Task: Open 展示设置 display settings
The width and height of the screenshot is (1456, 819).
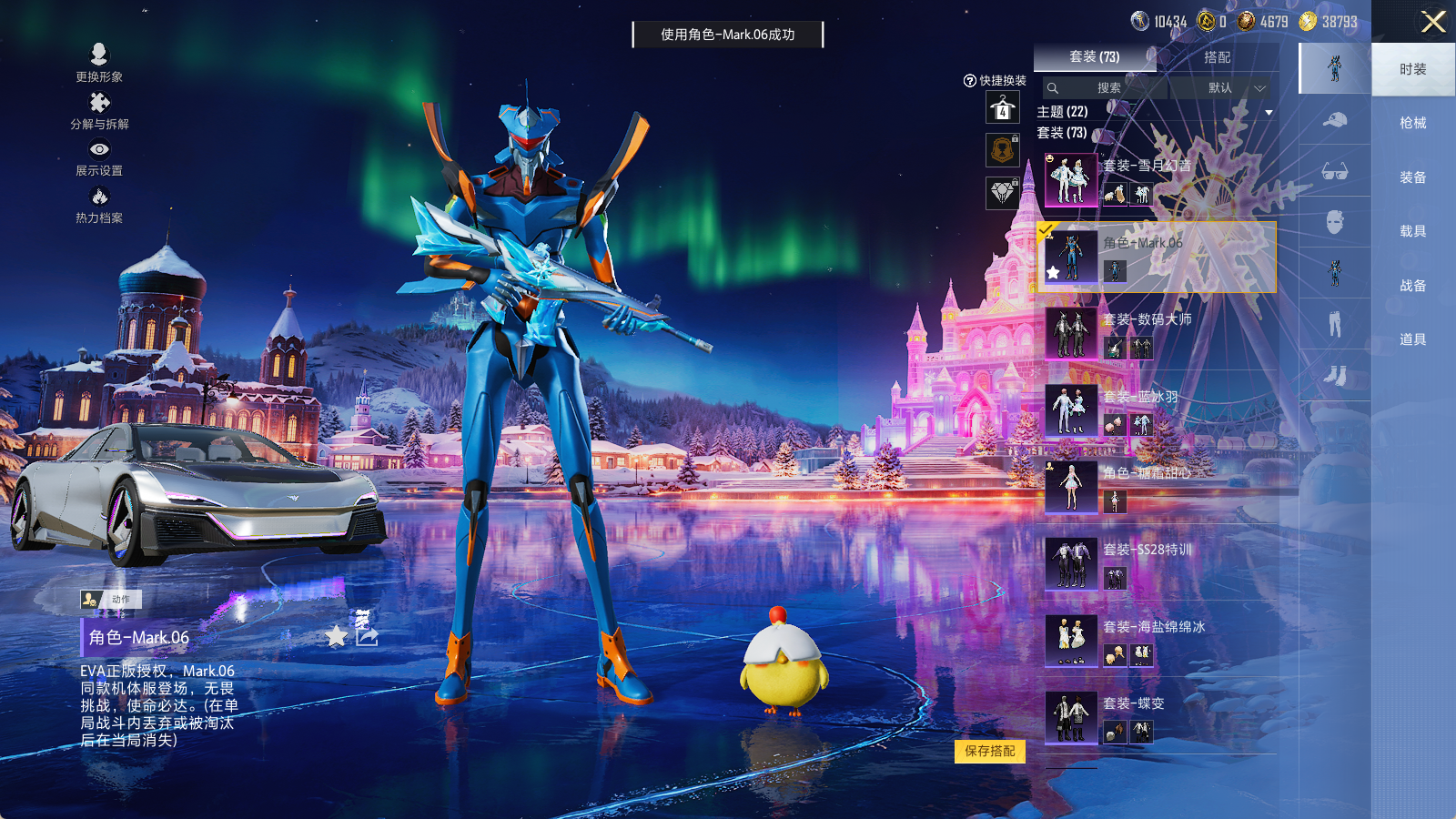Action: (x=99, y=157)
